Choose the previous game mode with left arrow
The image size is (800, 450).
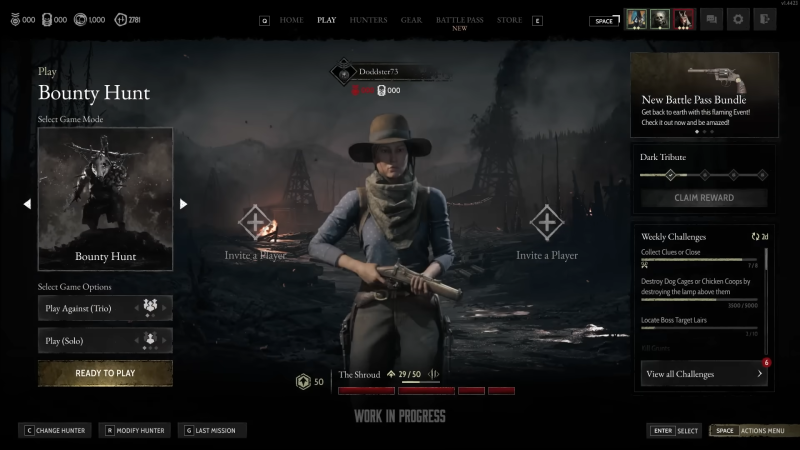(27, 204)
